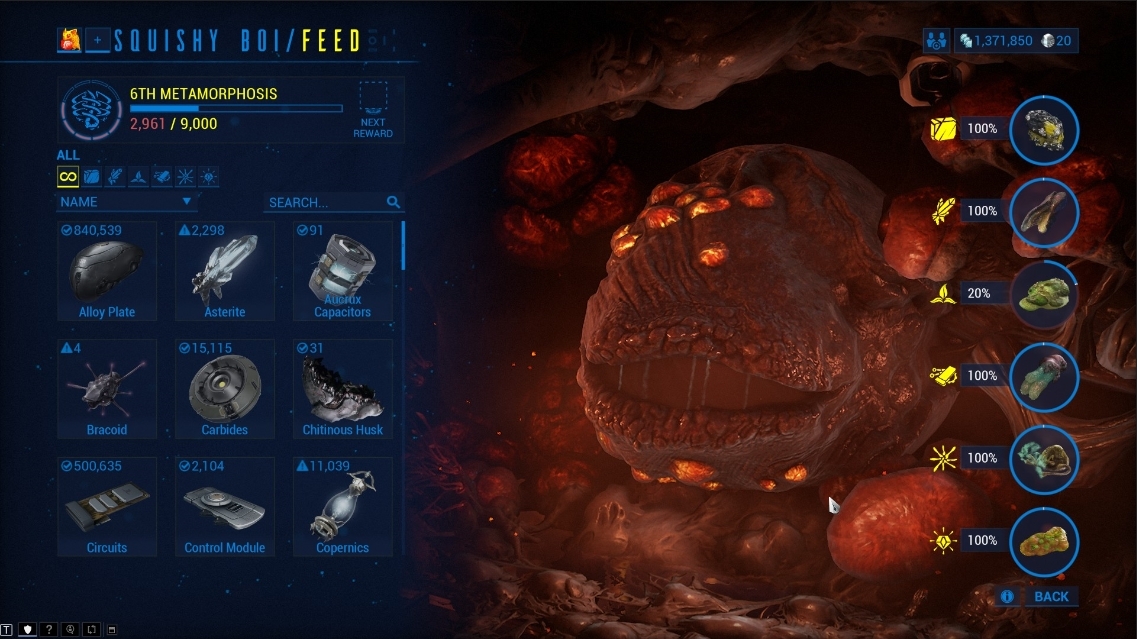Click the plus button beside the profile avatar
The width and height of the screenshot is (1137, 639).
point(98,41)
